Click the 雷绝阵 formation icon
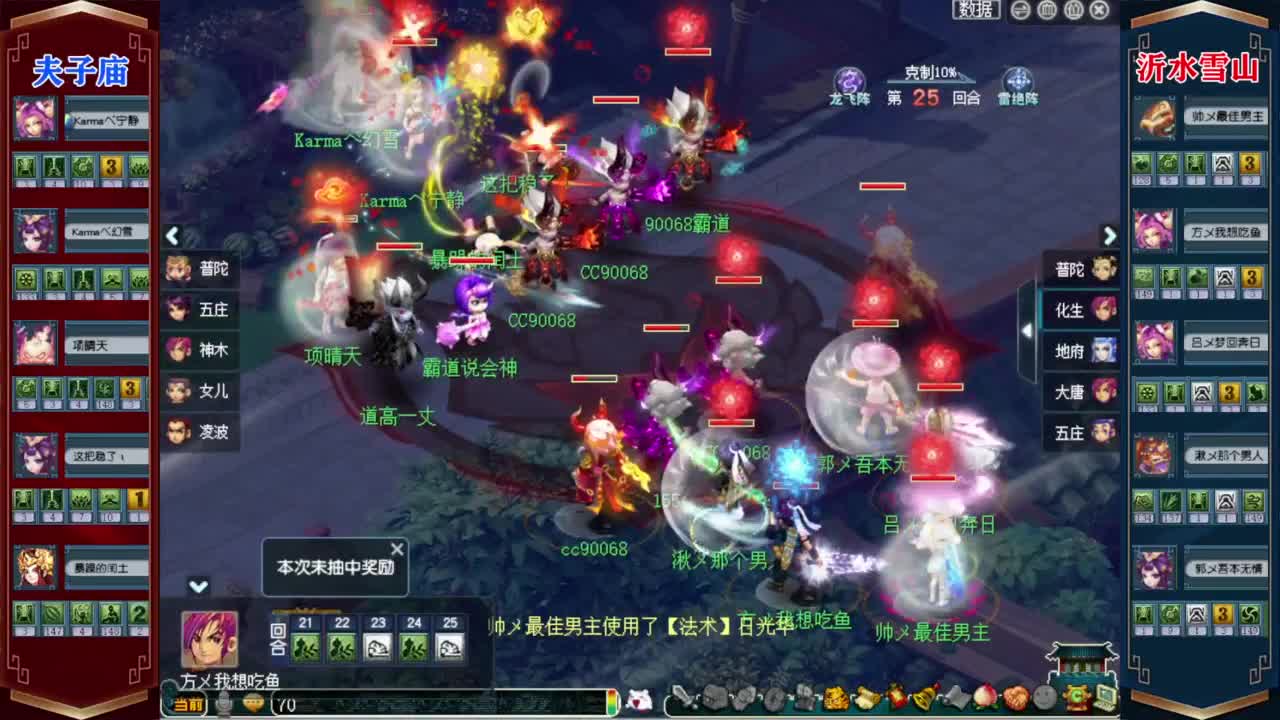The height and width of the screenshot is (720, 1280). (x=1015, y=80)
